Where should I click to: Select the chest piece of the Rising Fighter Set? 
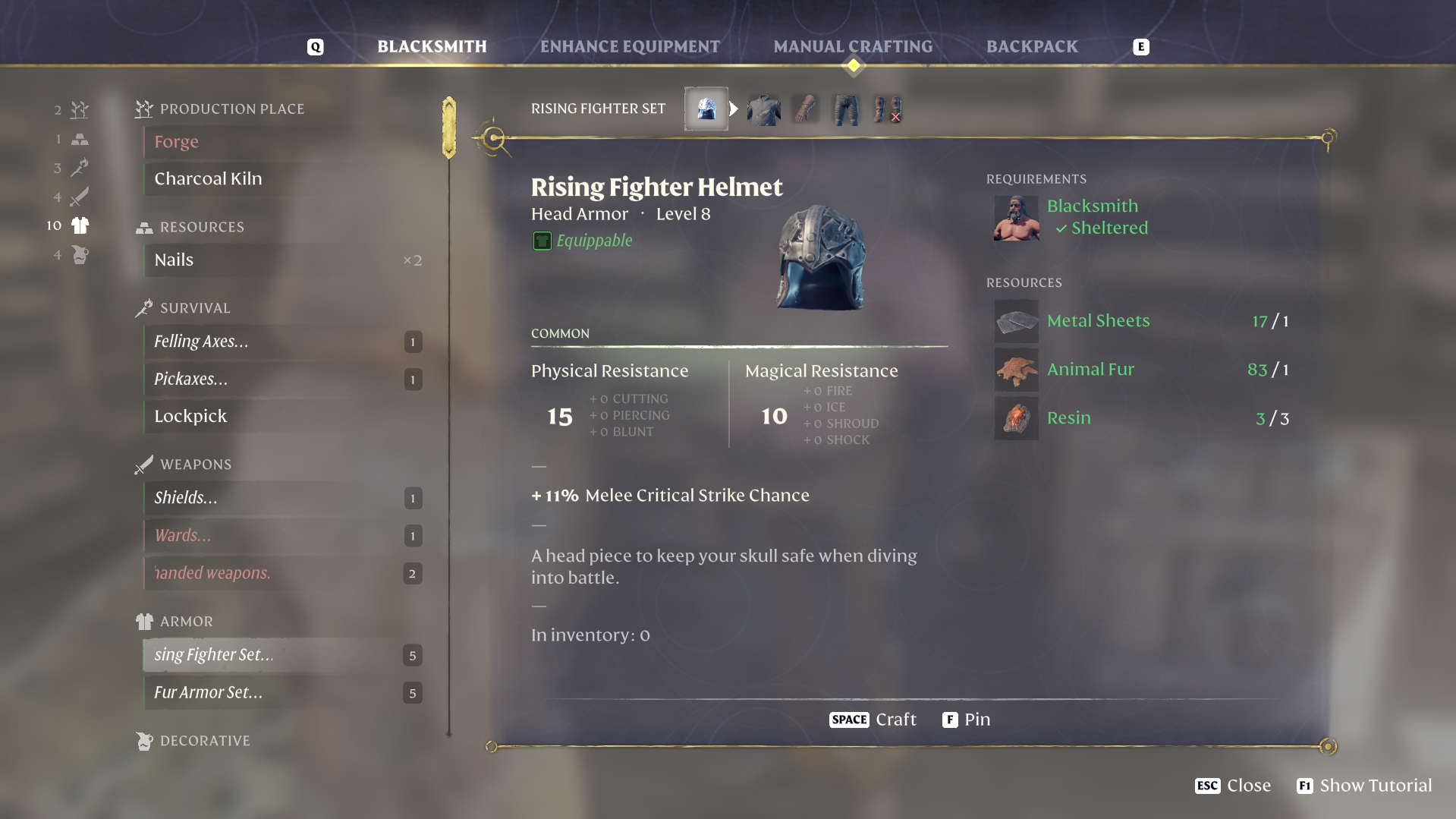764,109
